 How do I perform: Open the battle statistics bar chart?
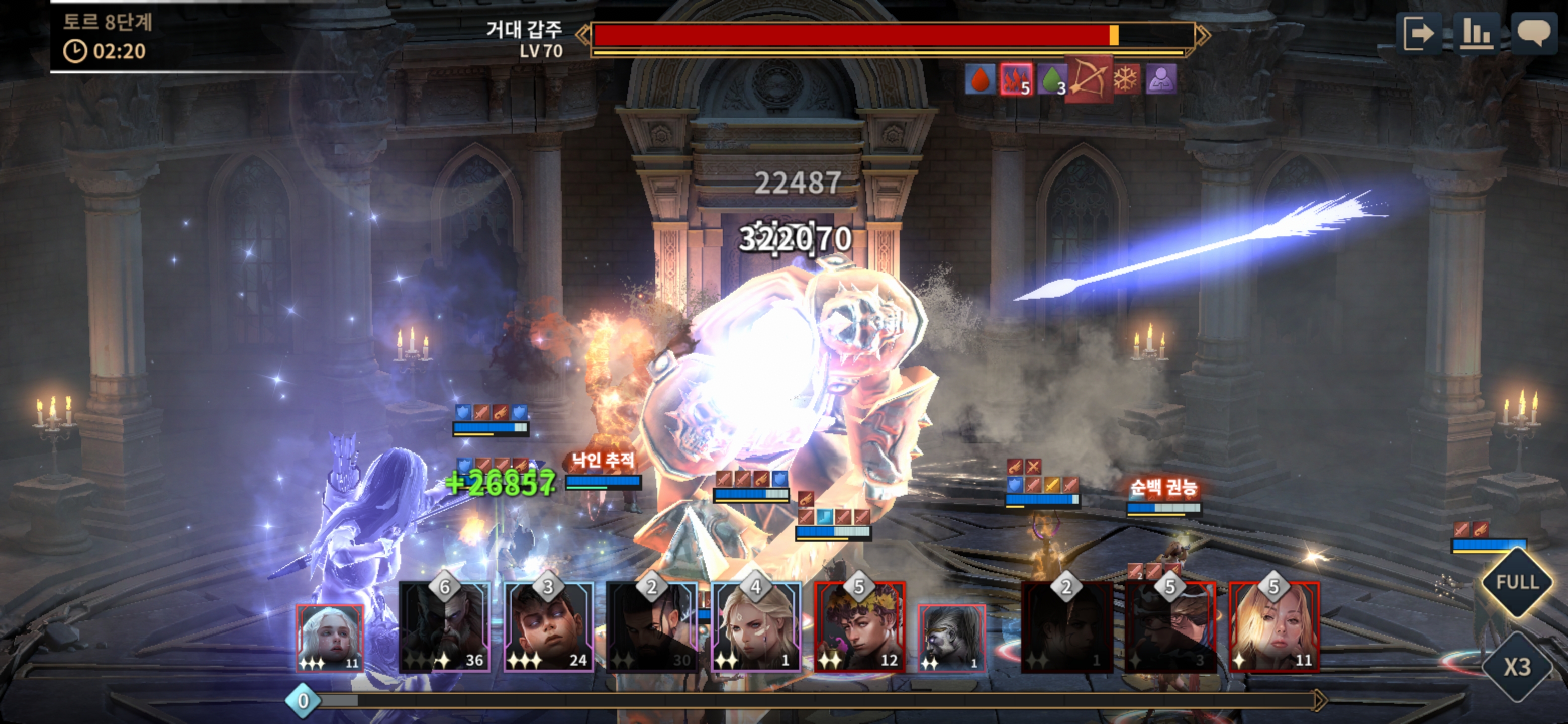[1476, 33]
